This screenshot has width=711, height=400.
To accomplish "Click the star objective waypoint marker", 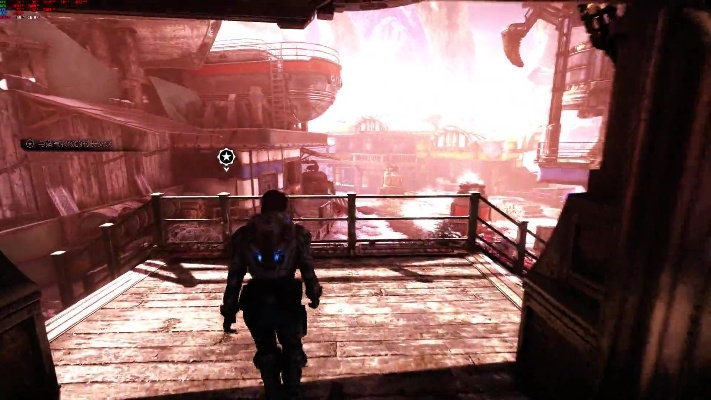I will tap(226, 157).
